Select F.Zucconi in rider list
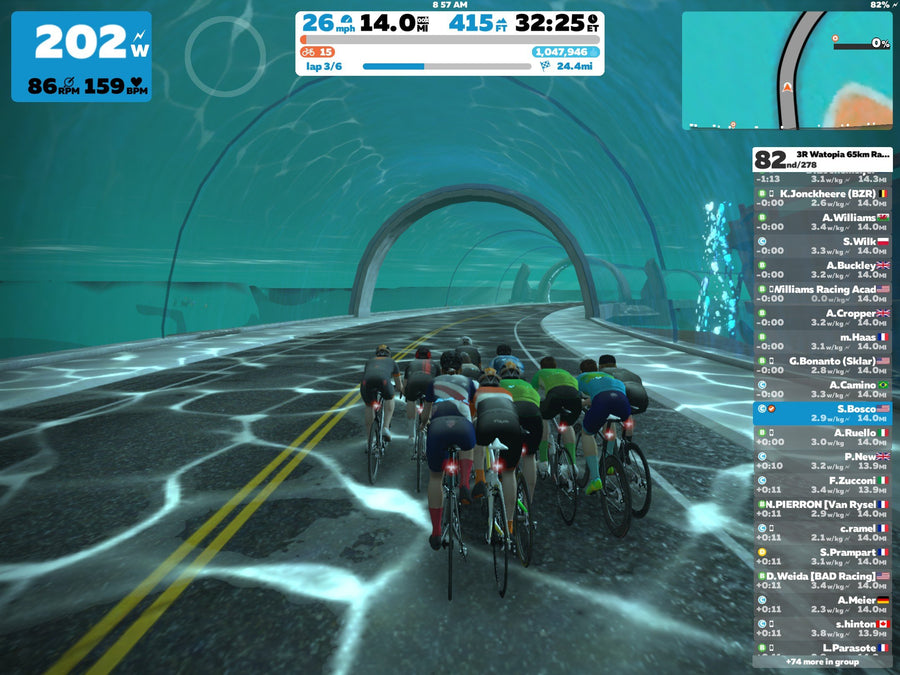The height and width of the screenshot is (675, 900). [x=822, y=485]
